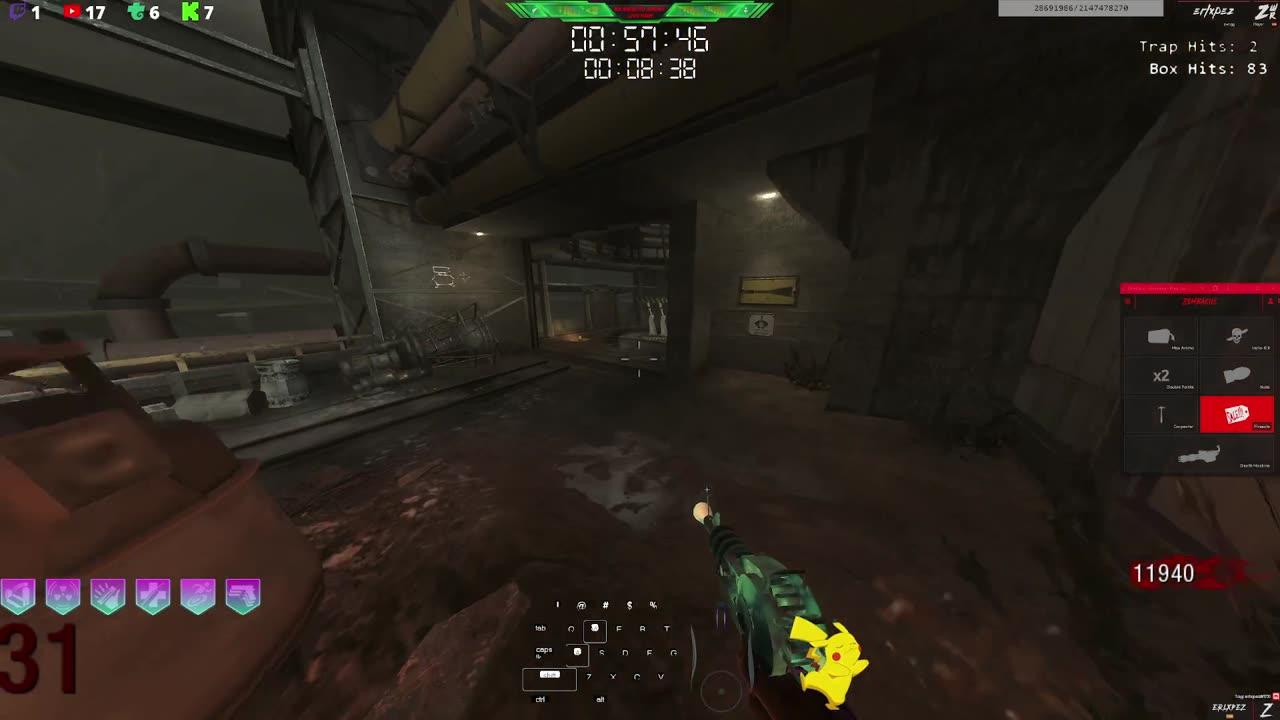Open the account icon on the overlay panel
Image resolution: width=1280 pixels, height=720 pixels.
[1270, 300]
